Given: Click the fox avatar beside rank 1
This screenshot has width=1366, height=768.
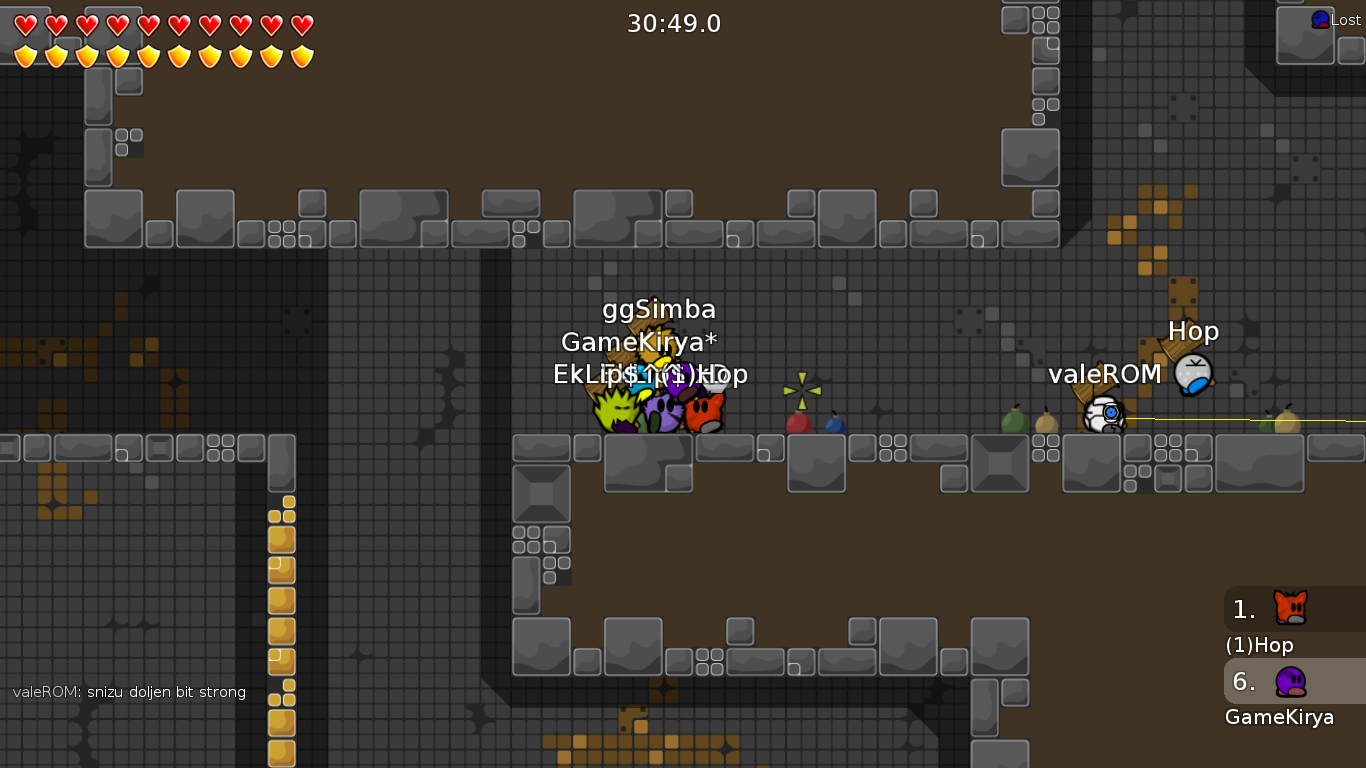Looking at the screenshot, I should (x=1289, y=609).
